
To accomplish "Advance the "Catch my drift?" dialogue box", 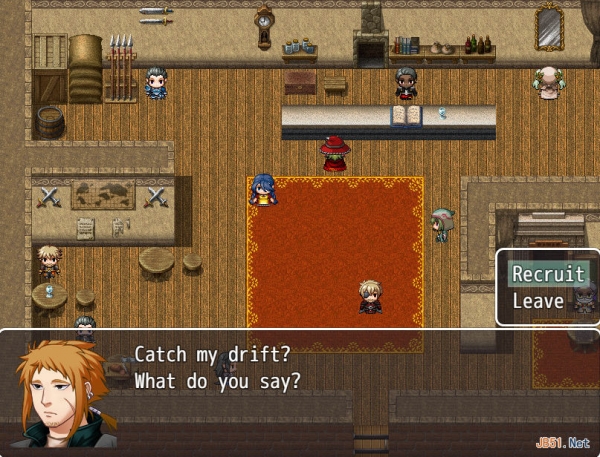I will [300, 387].
